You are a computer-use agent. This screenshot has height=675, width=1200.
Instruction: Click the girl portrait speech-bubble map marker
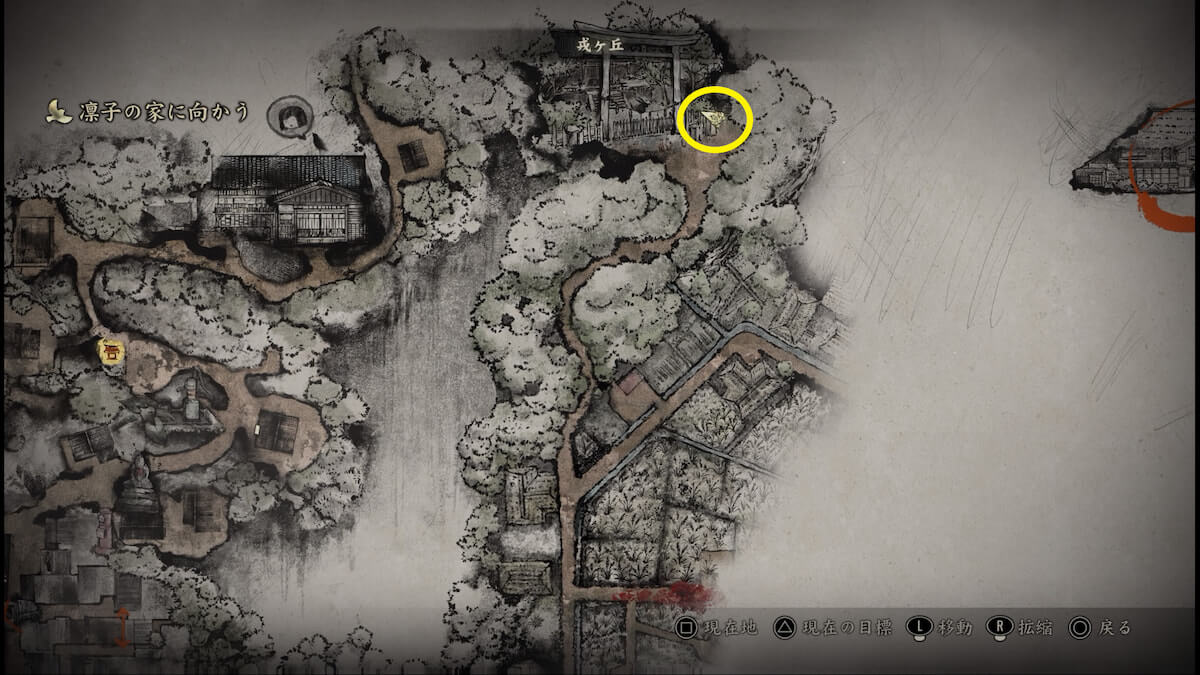tap(291, 116)
